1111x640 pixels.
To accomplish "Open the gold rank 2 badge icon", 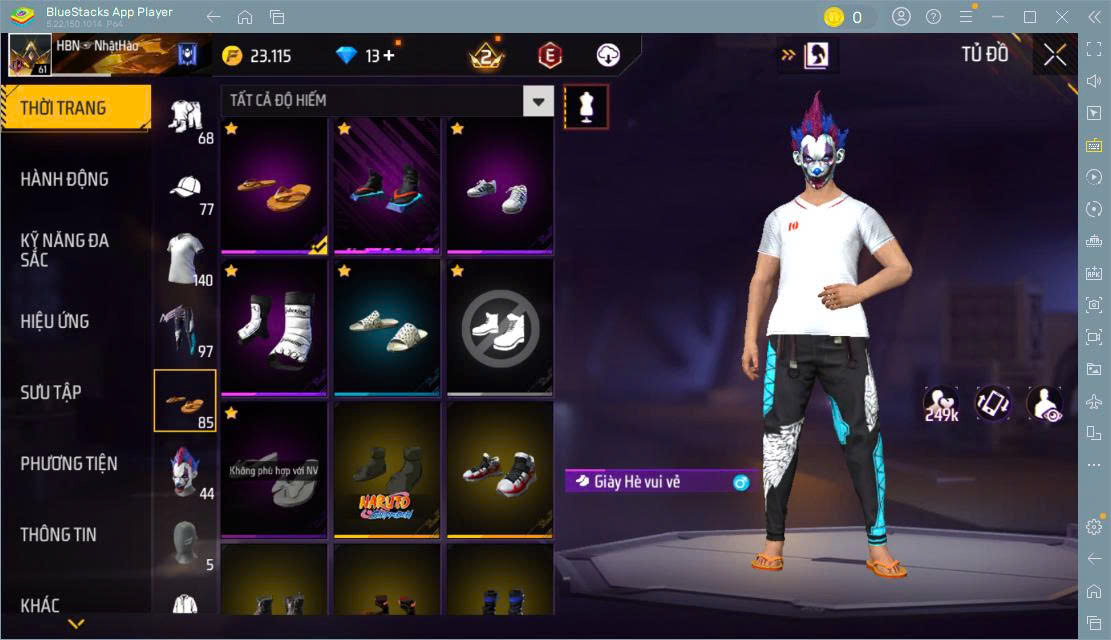I will (487, 56).
